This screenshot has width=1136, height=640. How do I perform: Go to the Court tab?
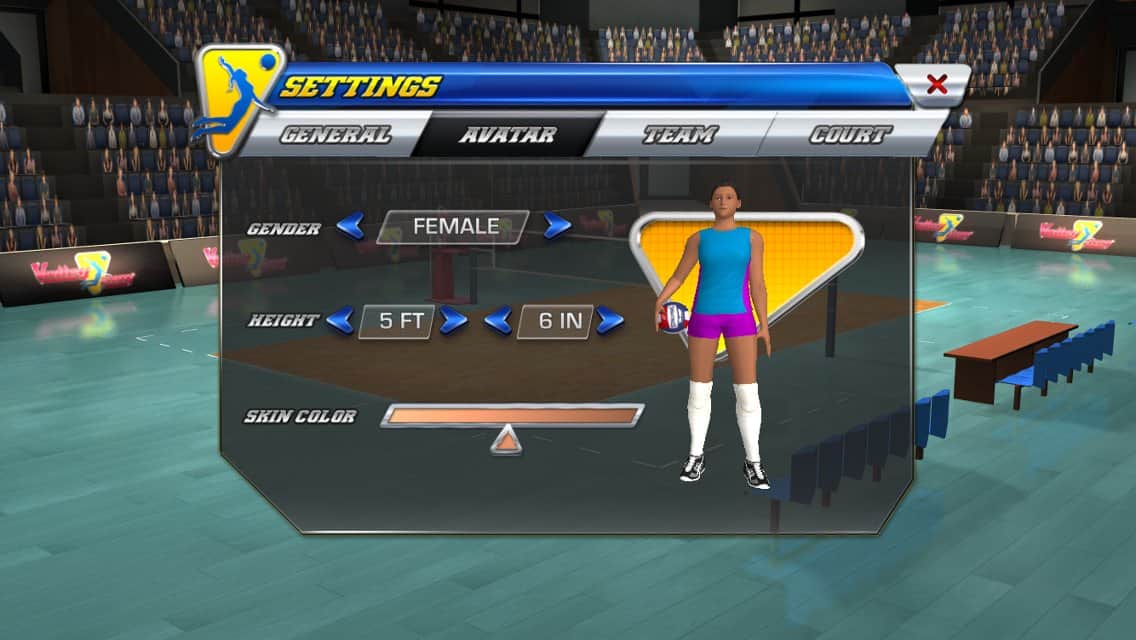tap(850, 135)
